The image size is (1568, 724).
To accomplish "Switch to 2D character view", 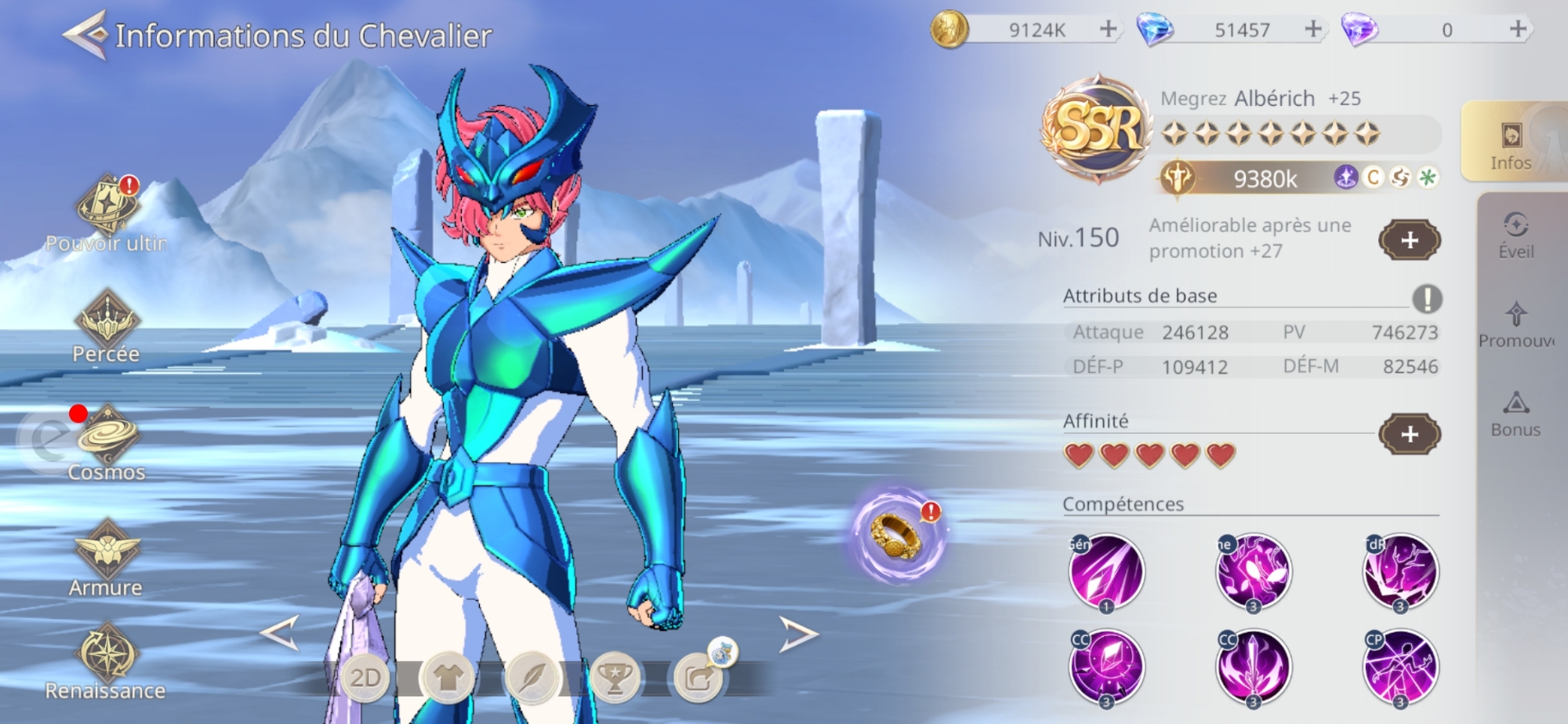I will click(365, 678).
